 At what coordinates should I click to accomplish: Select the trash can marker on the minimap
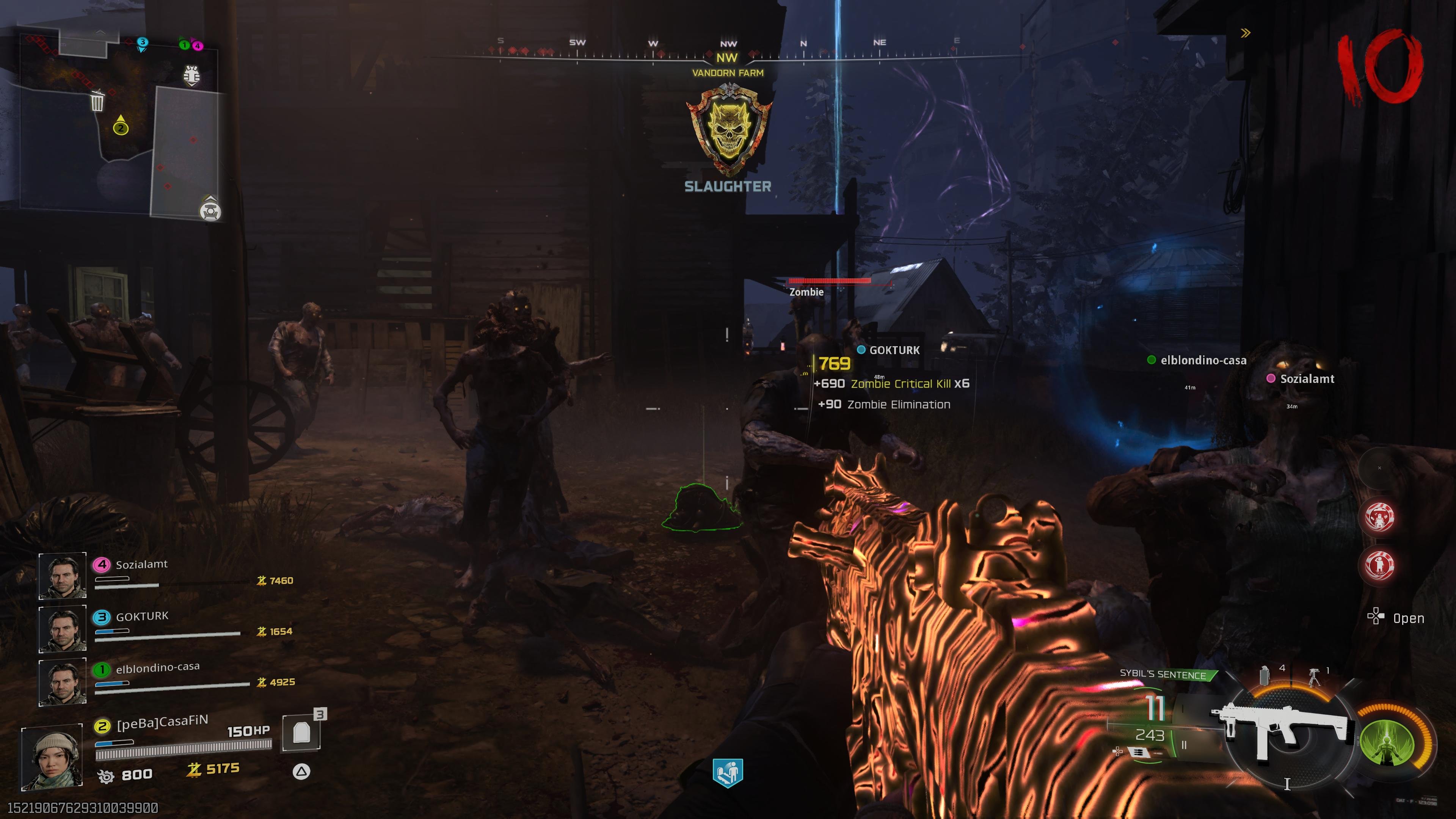97,102
